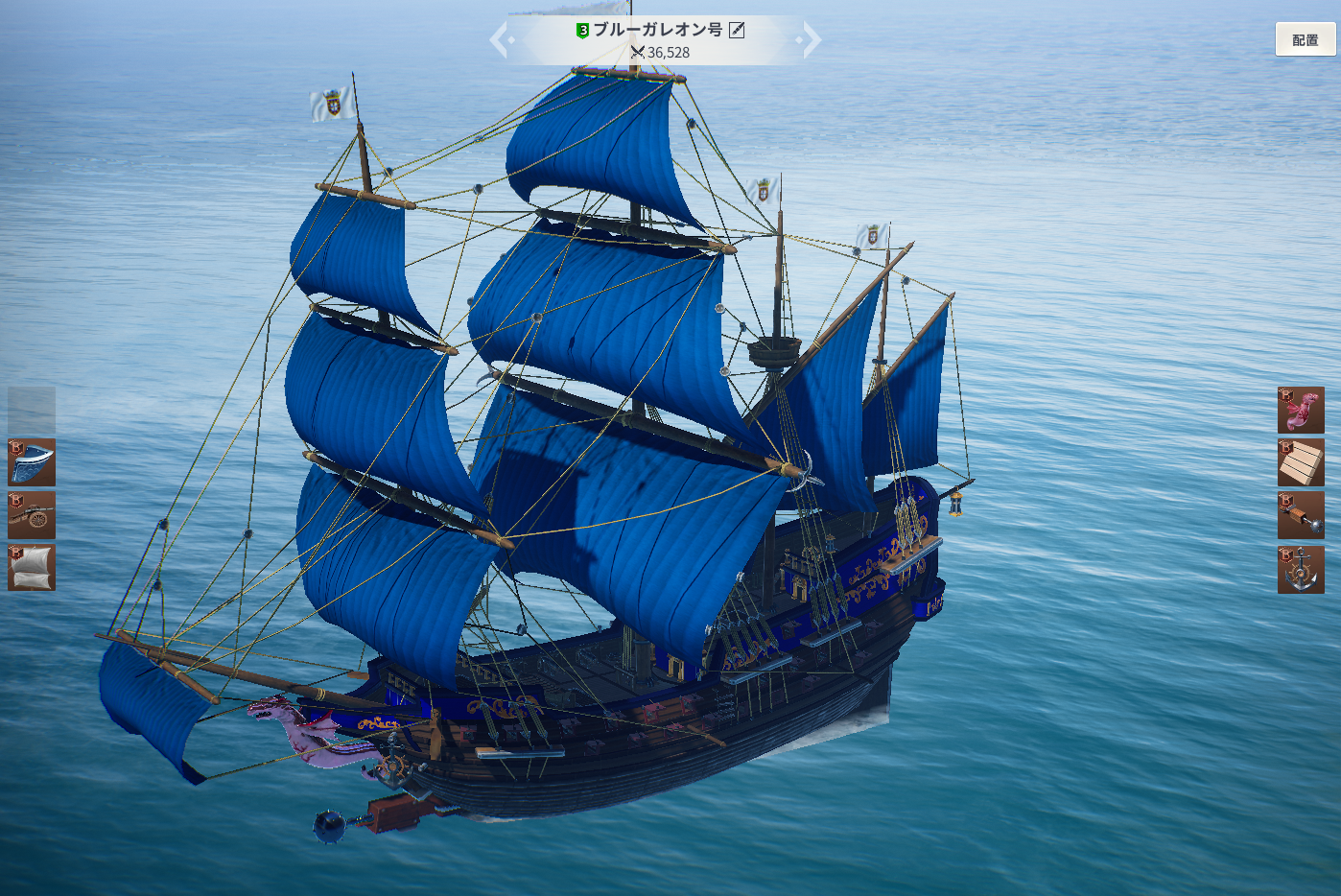Select the spiked ram equipment slot
Screen dimensions: 1341x896
[1301, 516]
